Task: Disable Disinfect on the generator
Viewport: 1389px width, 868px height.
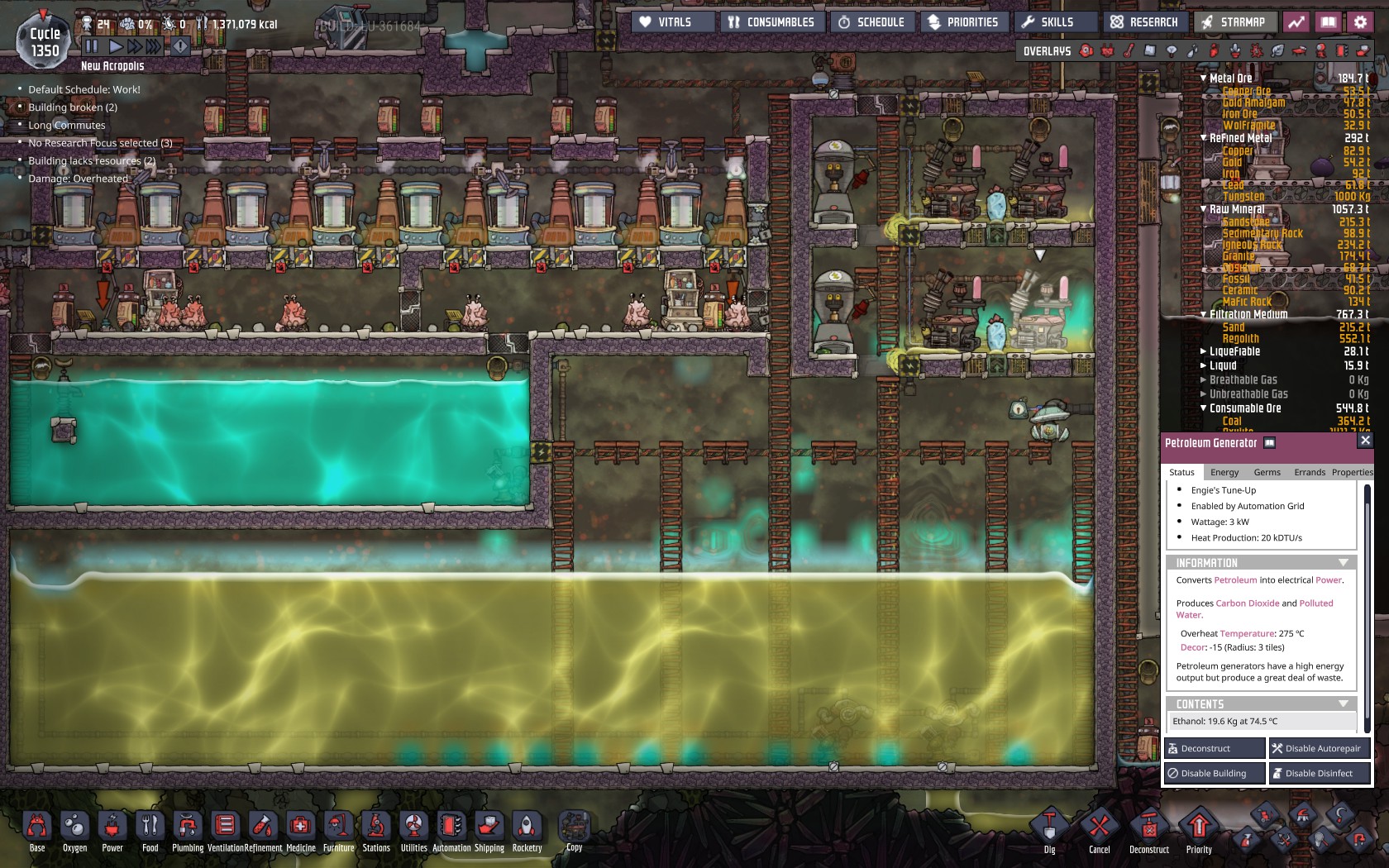Action: point(1320,773)
